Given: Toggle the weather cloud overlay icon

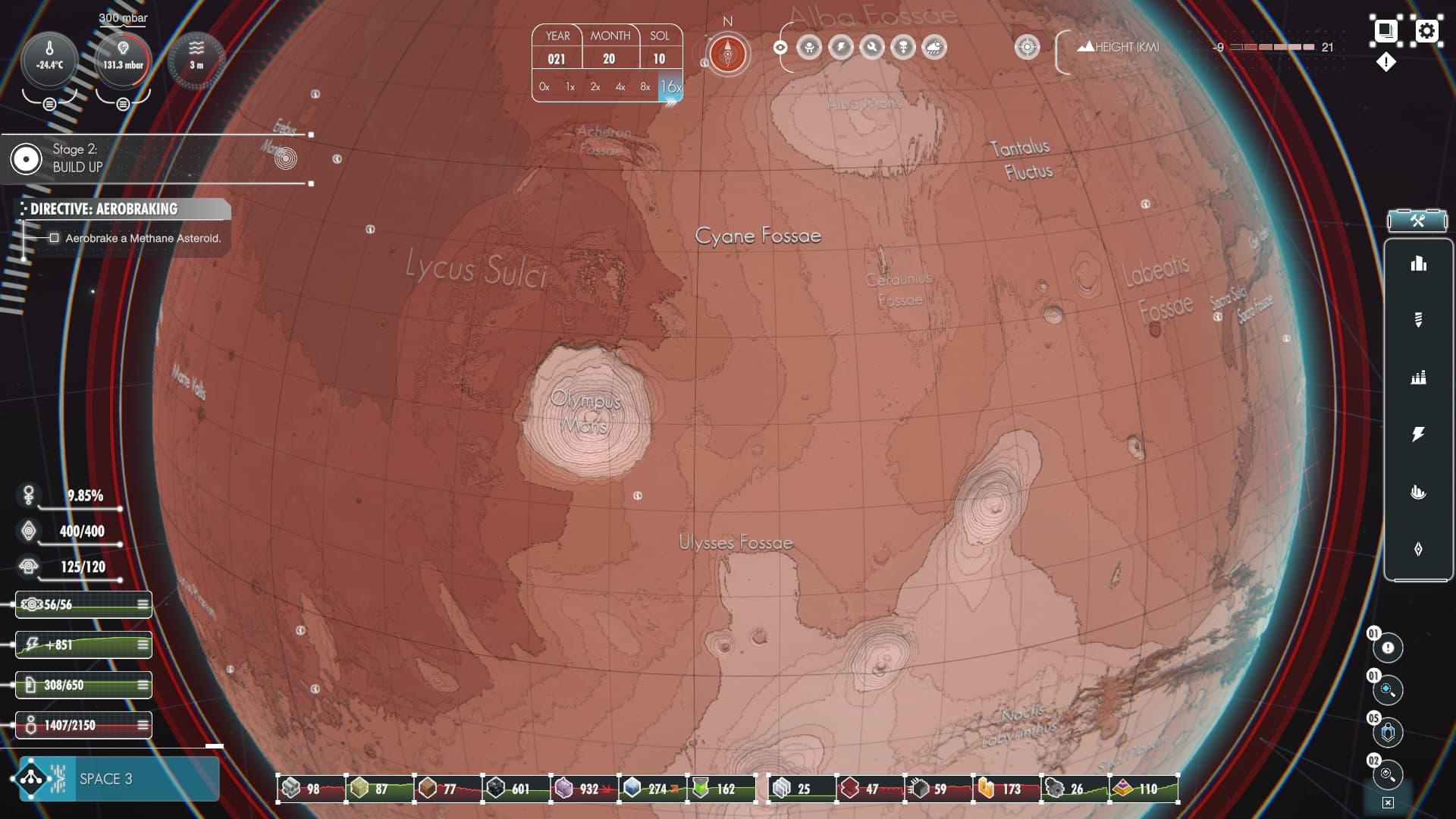Looking at the screenshot, I should [934, 48].
